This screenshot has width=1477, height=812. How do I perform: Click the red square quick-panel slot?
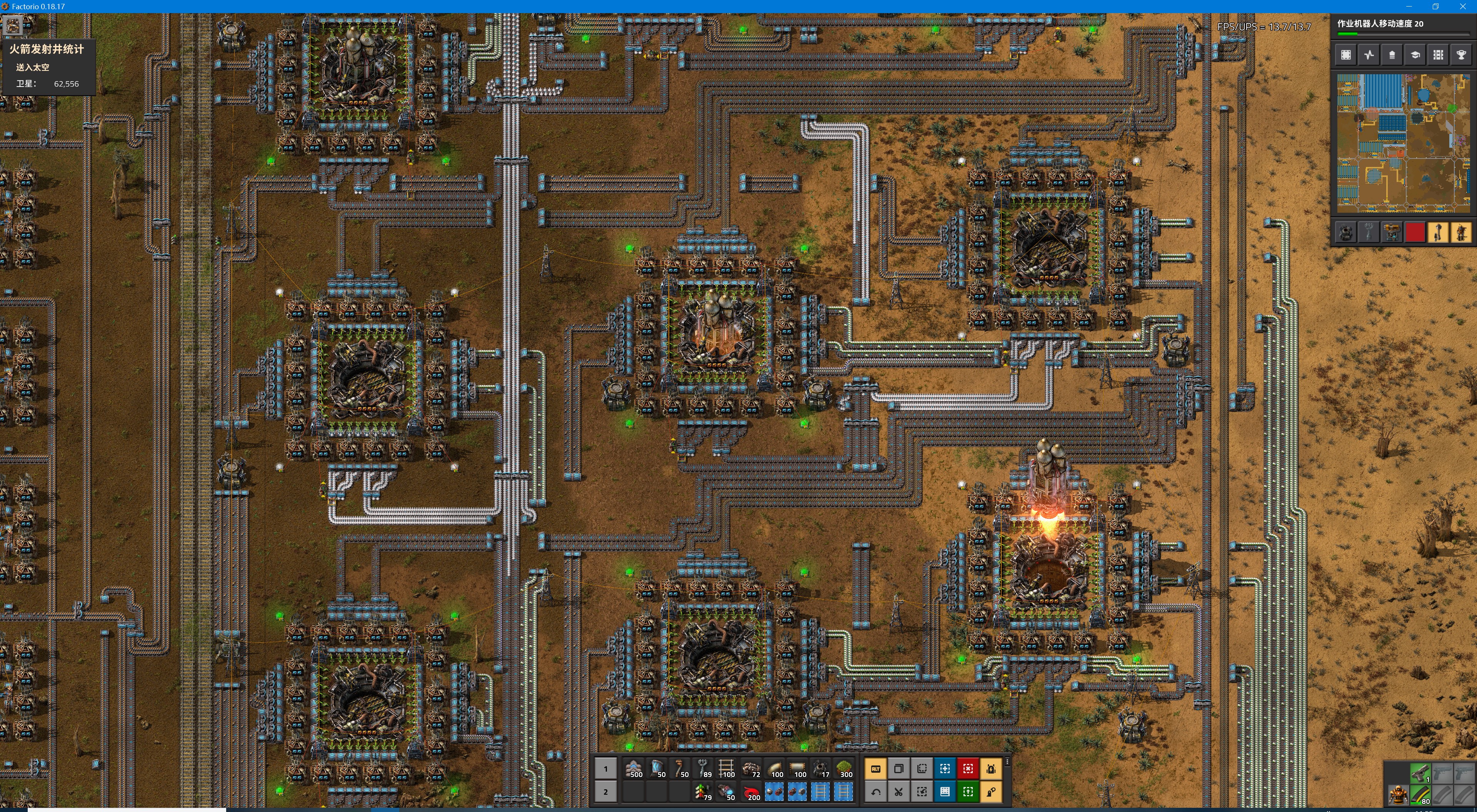point(1415,232)
